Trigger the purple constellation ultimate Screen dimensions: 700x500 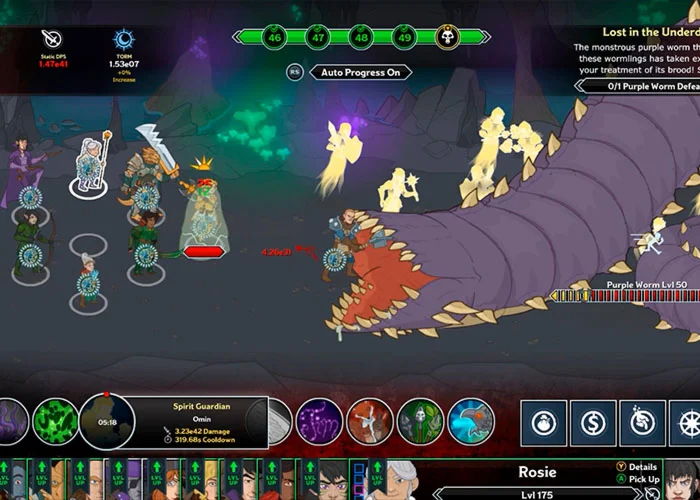click(x=319, y=421)
